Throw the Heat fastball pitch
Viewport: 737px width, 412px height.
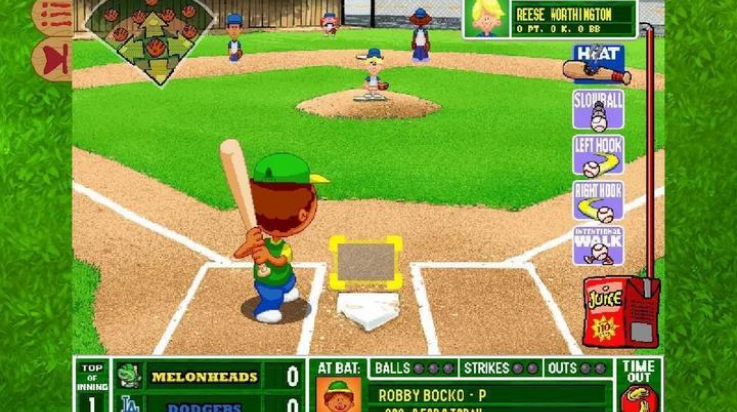click(x=599, y=64)
